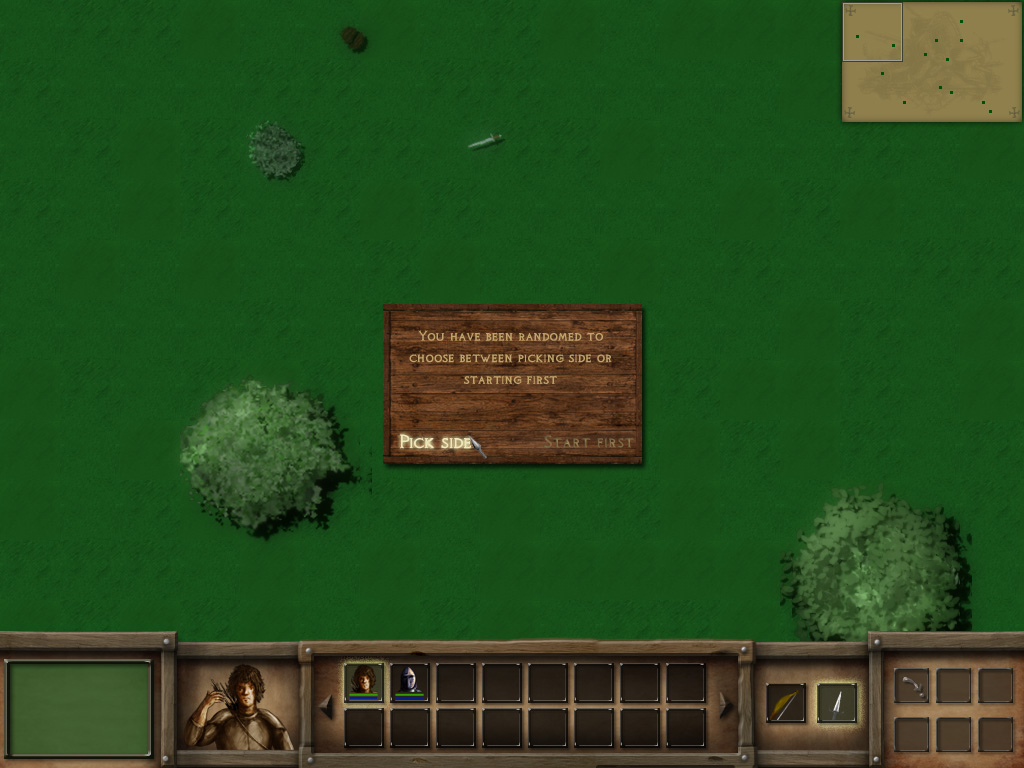Activate the curved horn item slot
This screenshot has height=768, width=1024.
pyautogui.click(x=911, y=686)
